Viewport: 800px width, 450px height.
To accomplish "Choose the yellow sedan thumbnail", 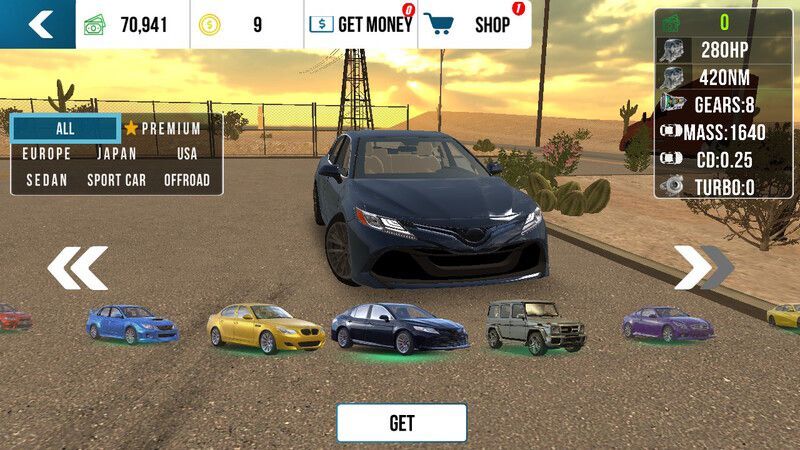I will click(x=265, y=328).
